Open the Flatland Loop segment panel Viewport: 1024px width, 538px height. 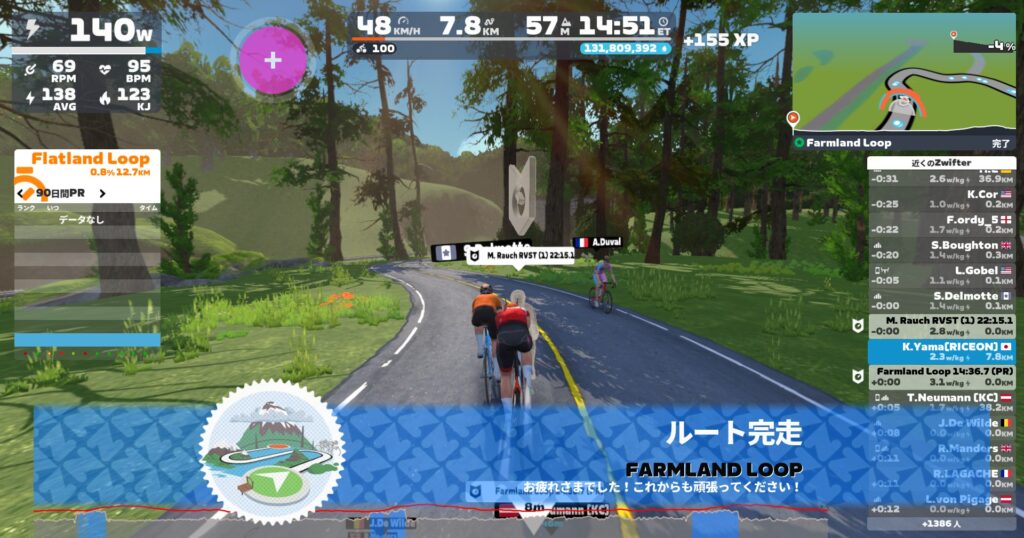click(x=87, y=164)
